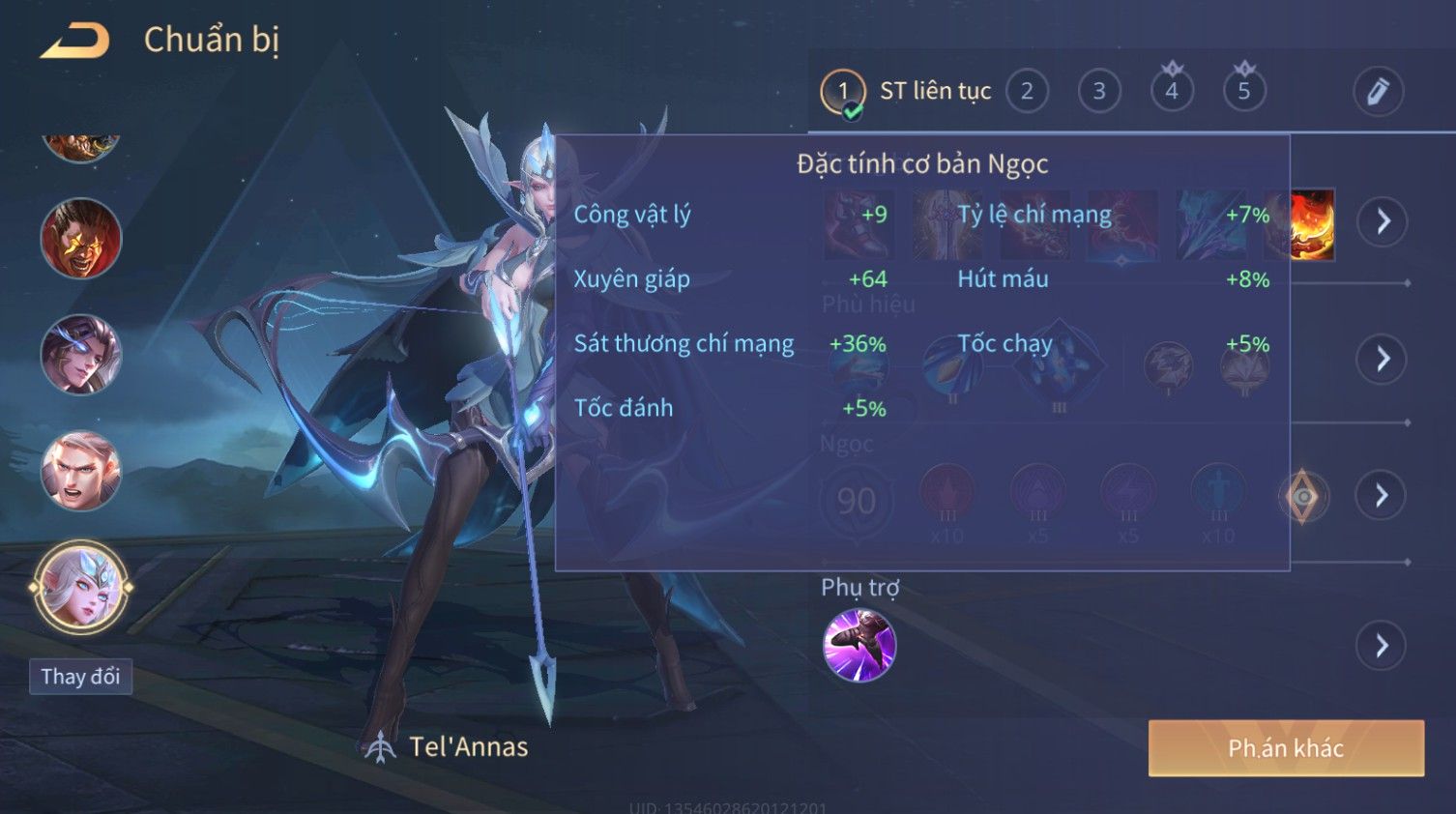Open loadout preset 5

tap(1244, 92)
